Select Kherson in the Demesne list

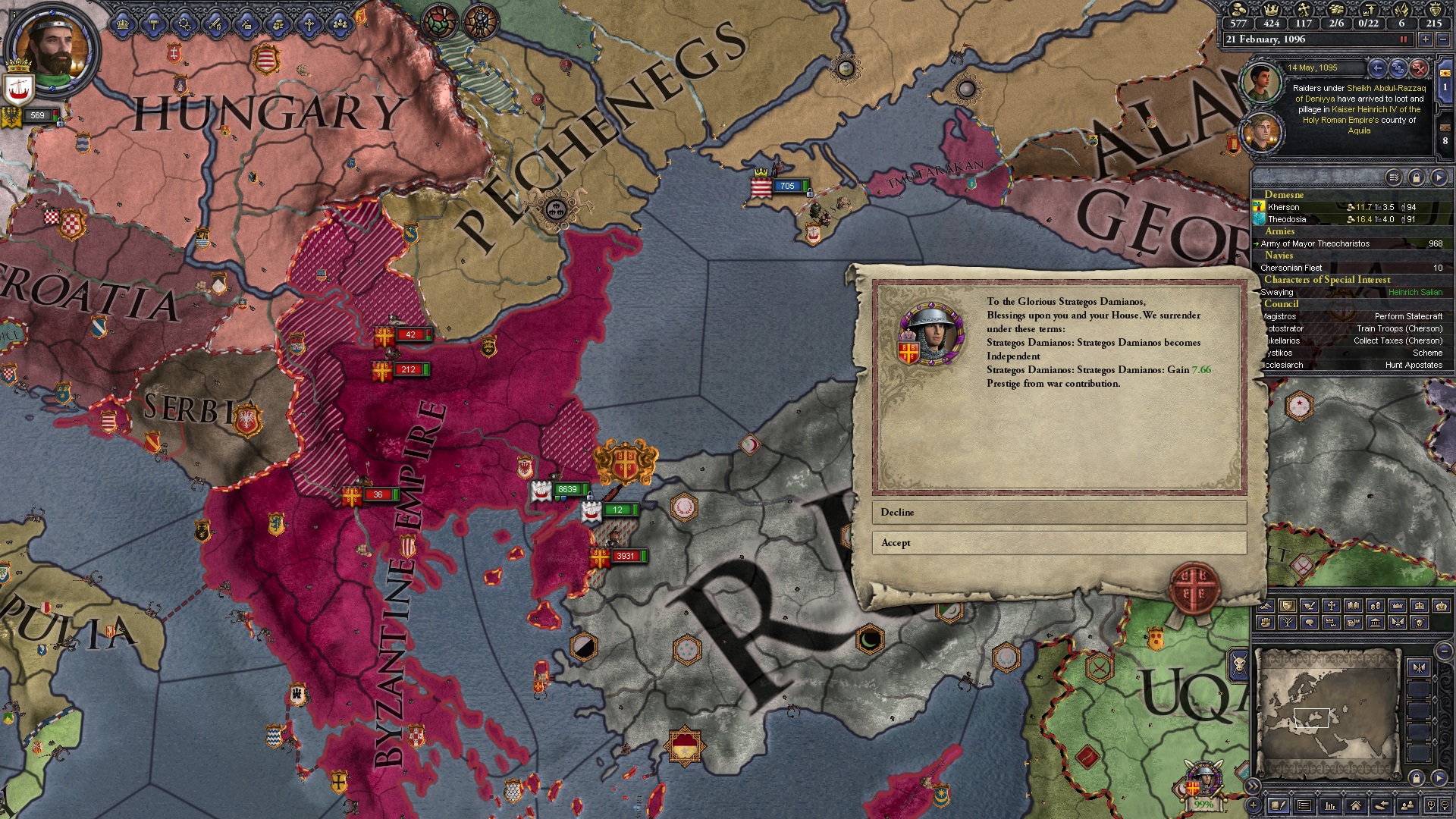1283,207
